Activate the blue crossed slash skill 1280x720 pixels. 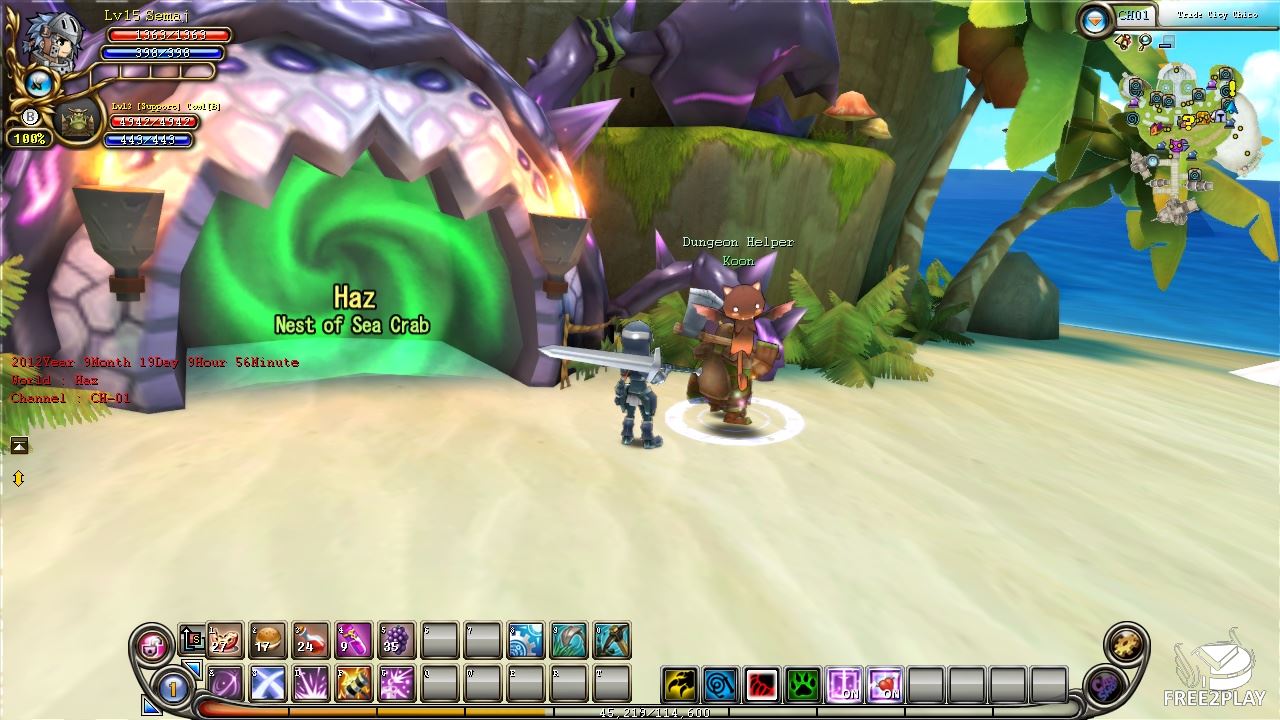[x=268, y=683]
